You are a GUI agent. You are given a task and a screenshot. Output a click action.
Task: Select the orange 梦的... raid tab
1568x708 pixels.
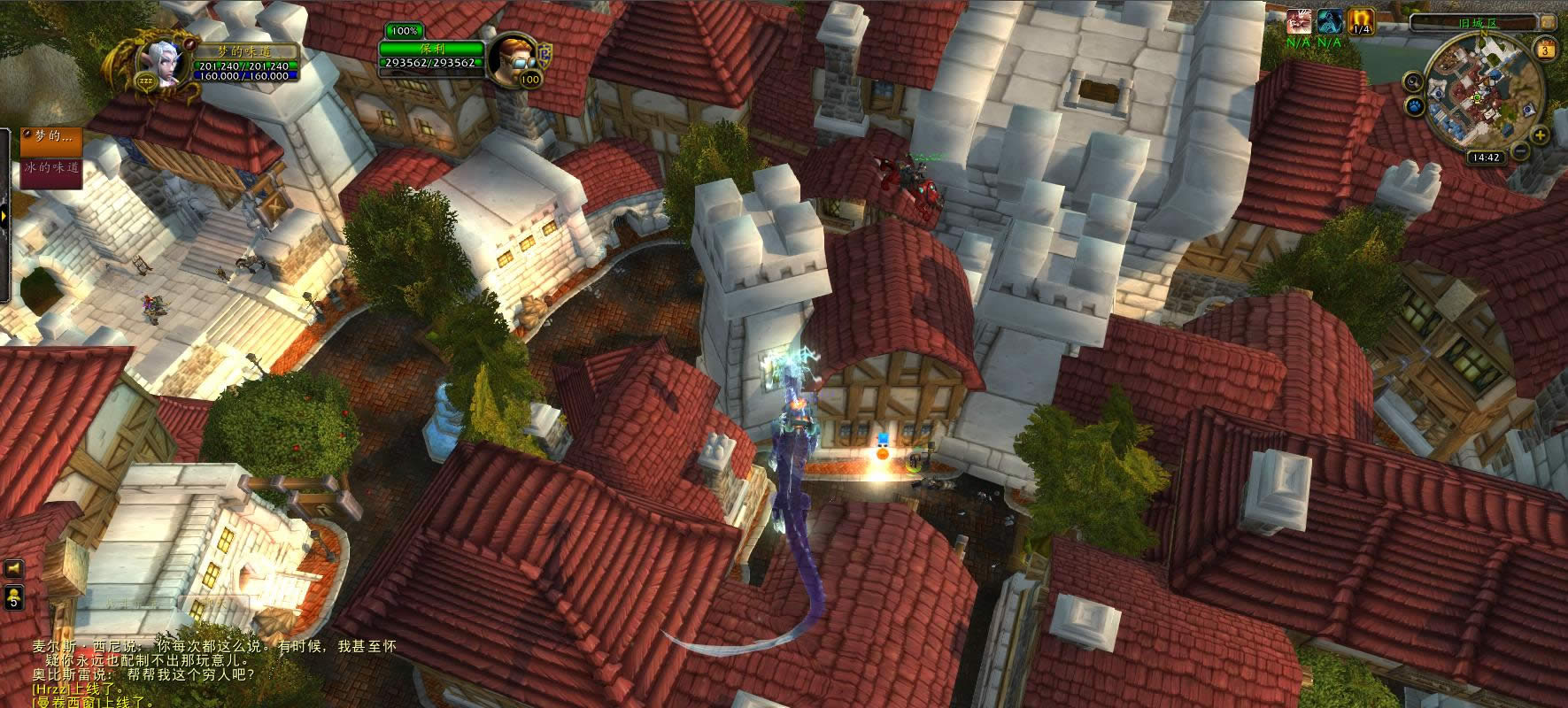51,138
